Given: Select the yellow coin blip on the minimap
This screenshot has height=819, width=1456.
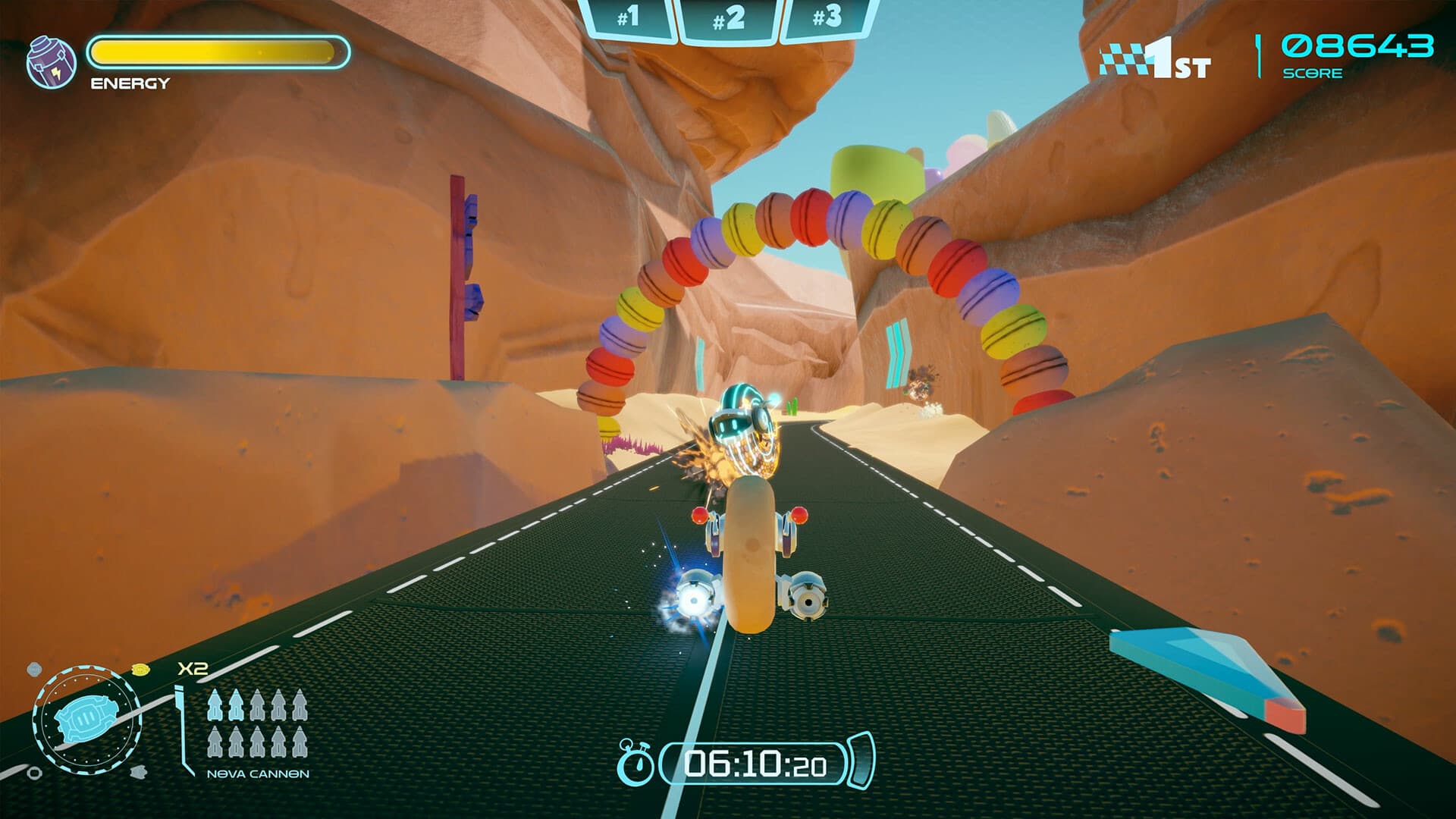Looking at the screenshot, I should [140, 670].
